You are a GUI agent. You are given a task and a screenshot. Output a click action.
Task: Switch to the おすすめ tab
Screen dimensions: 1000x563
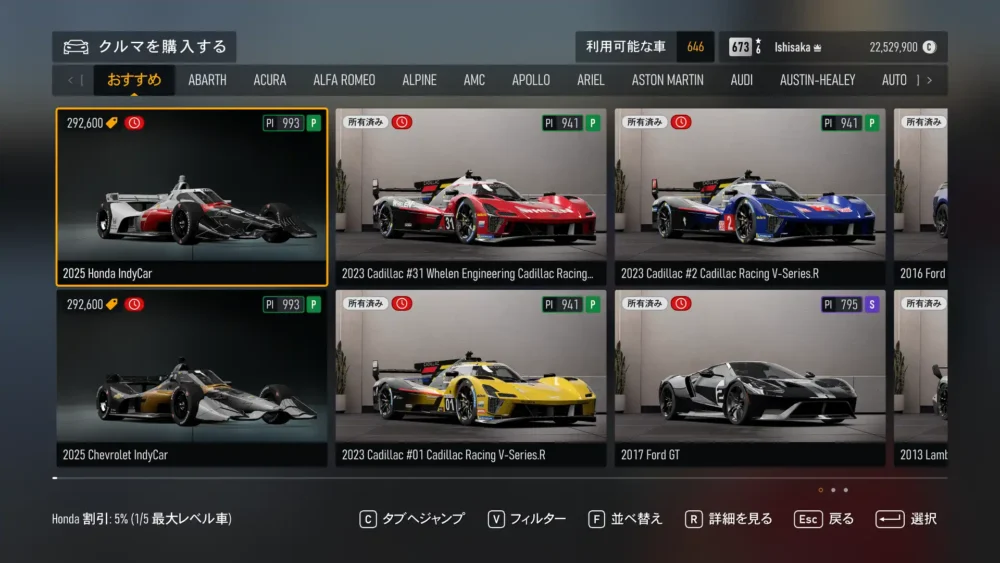tap(134, 80)
